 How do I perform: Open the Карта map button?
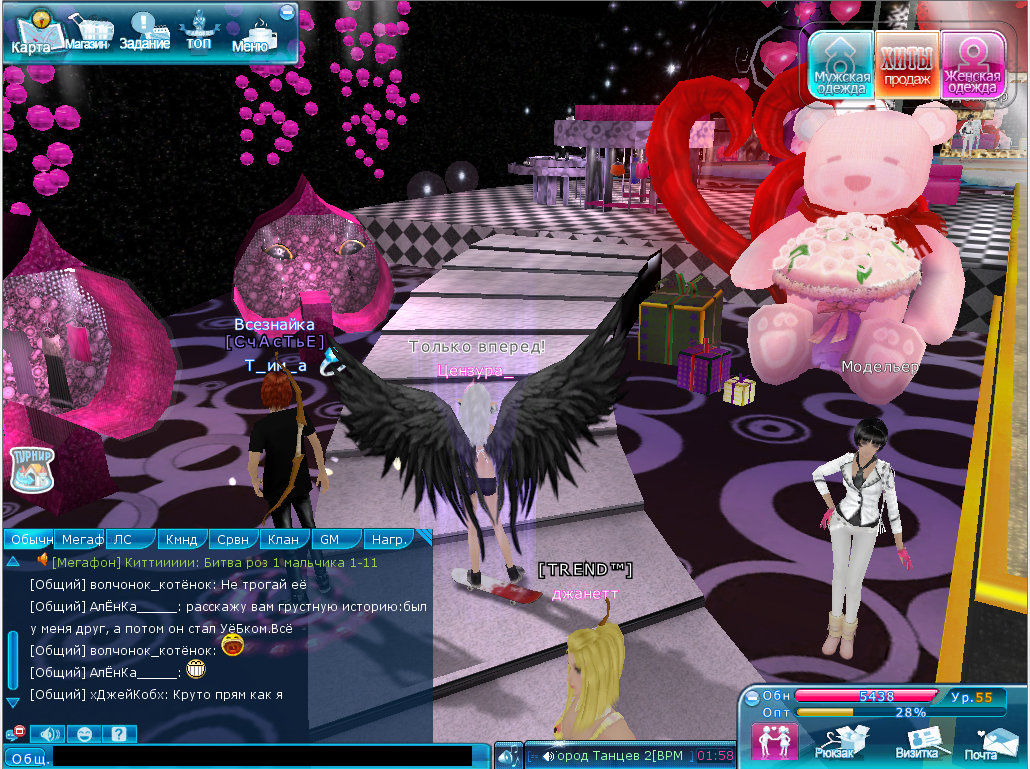tap(31, 32)
